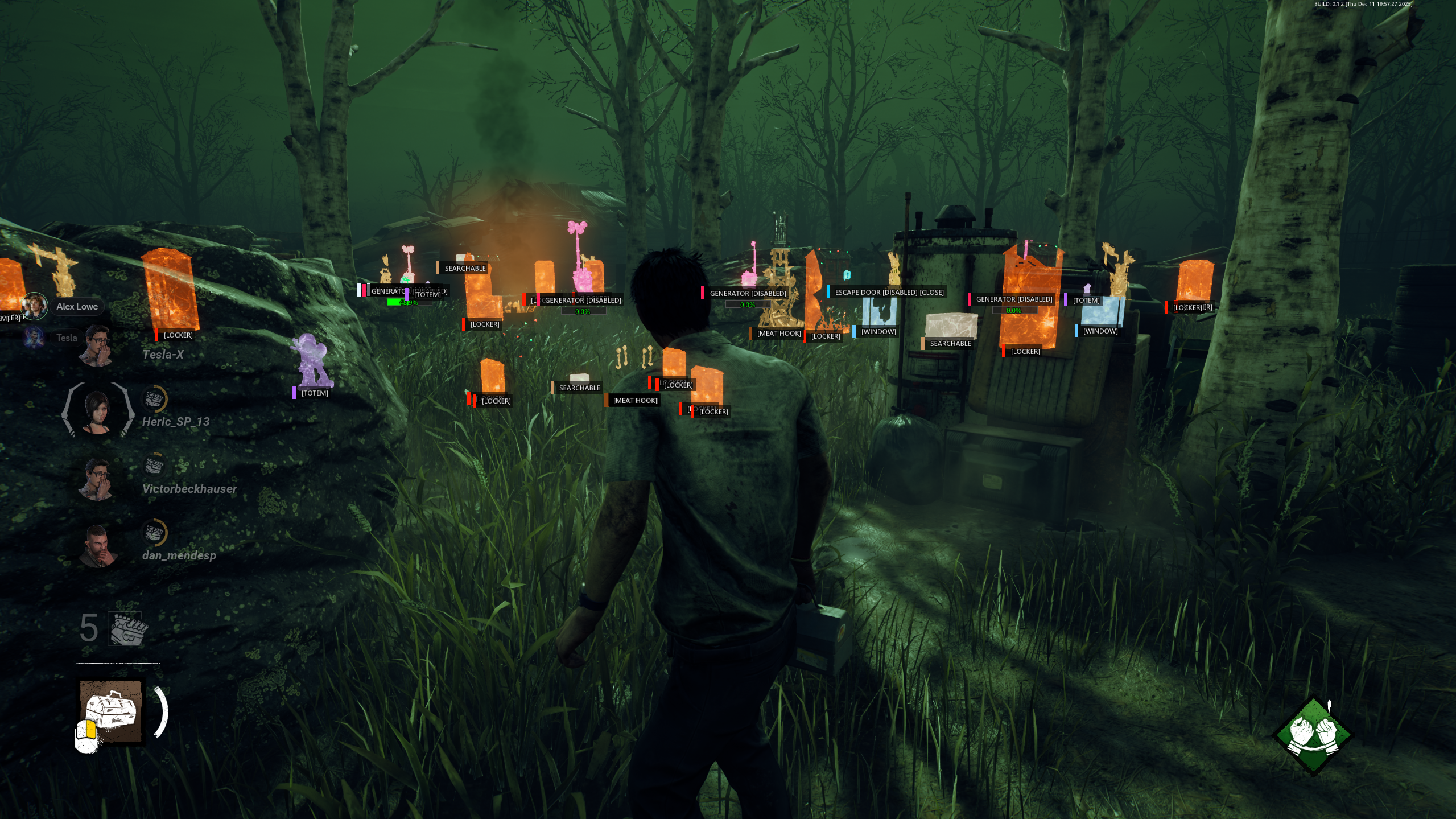This screenshot has width=1456, height=819.
Task: Select Tesla-X's survivor portrait
Action: [x=98, y=345]
